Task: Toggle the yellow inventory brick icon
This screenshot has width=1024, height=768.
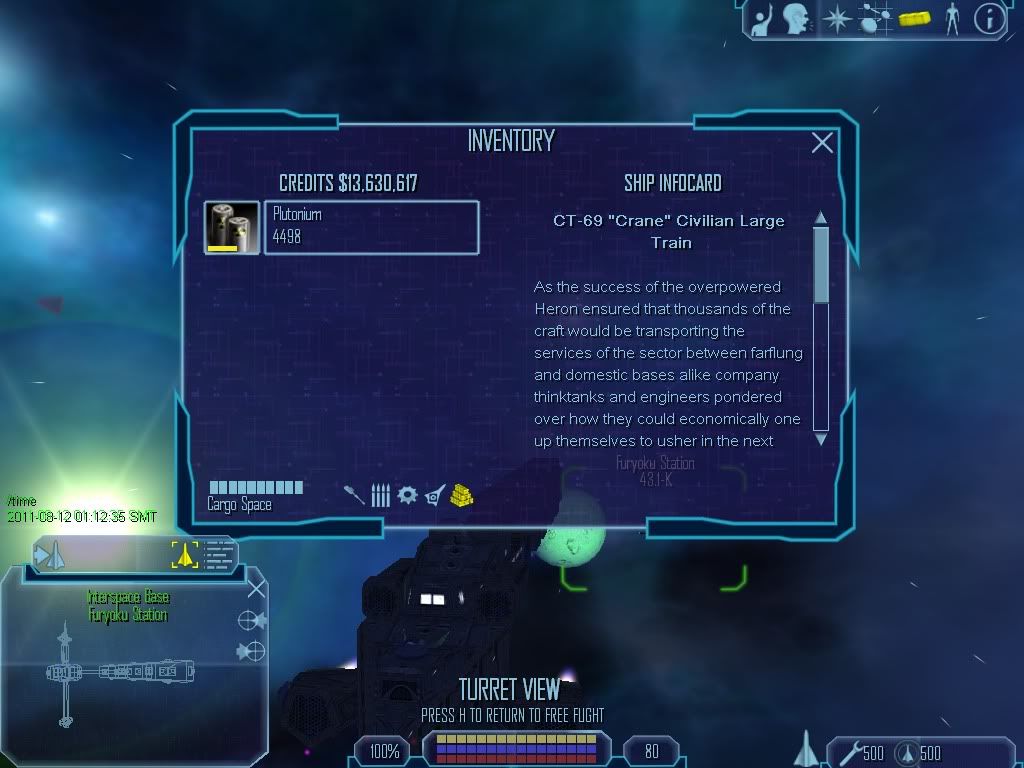Action: point(914,18)
